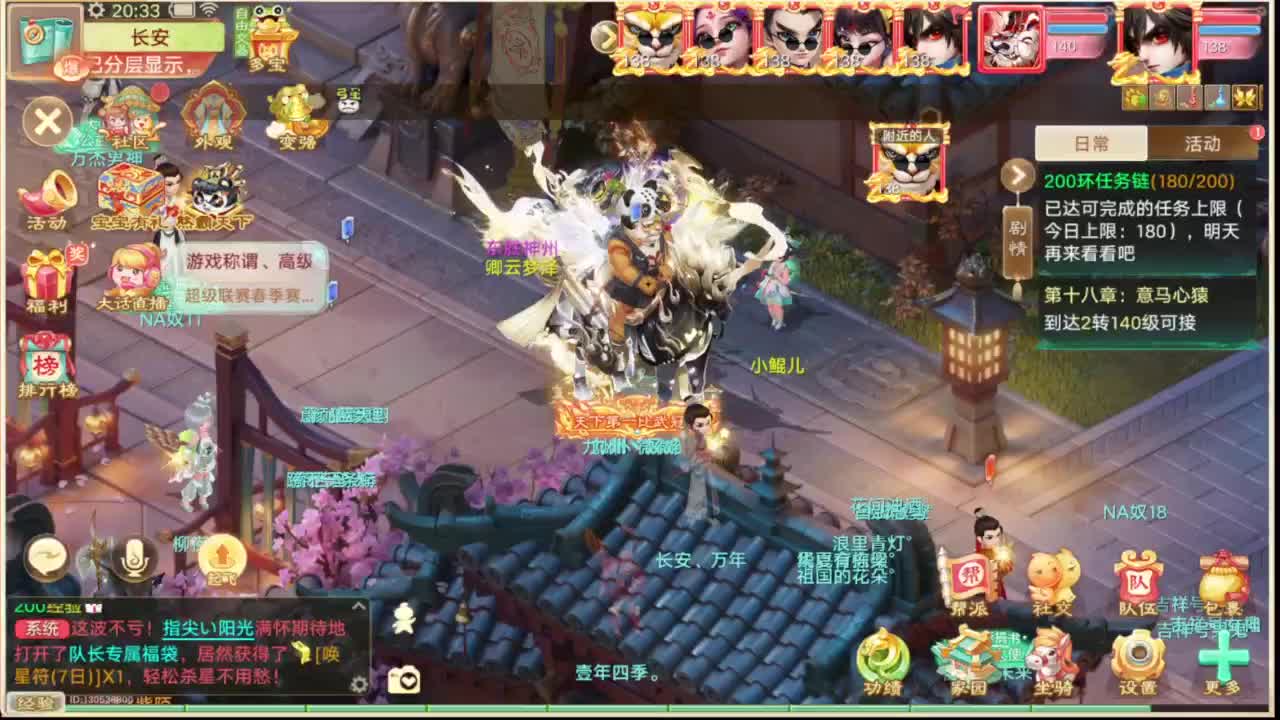Screen dimensions: 1280x720
Task: Switch to the 日常 daily tab
Action: [x=1091, y=143]
